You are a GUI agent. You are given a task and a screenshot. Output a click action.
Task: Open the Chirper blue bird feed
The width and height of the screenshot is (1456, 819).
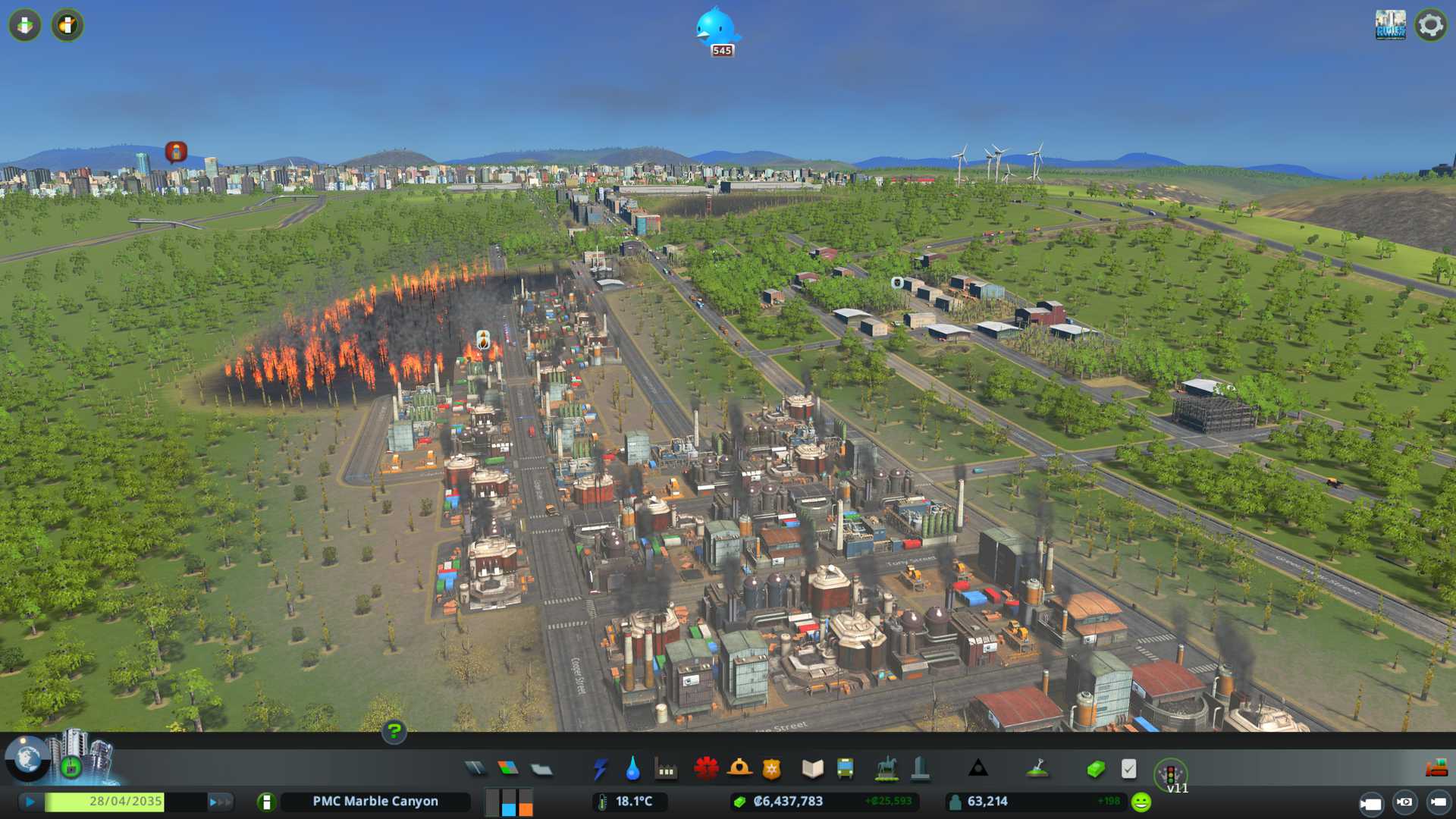click(717, 29)
